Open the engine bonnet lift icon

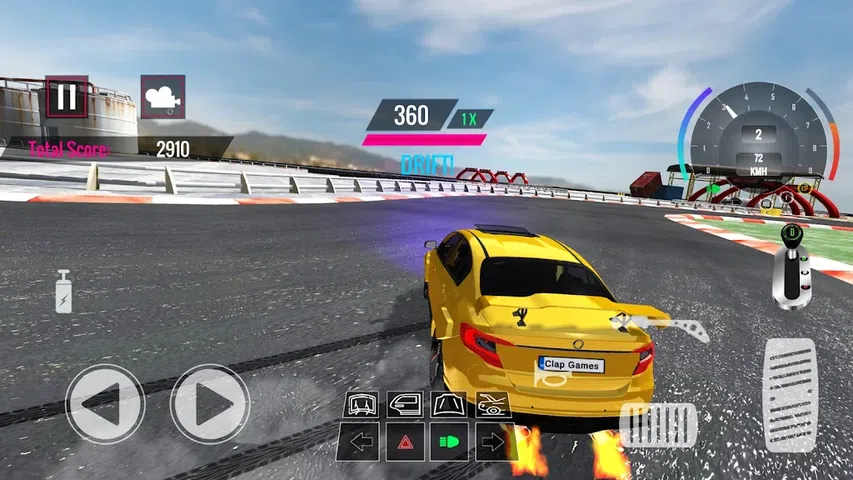(491, 404)
